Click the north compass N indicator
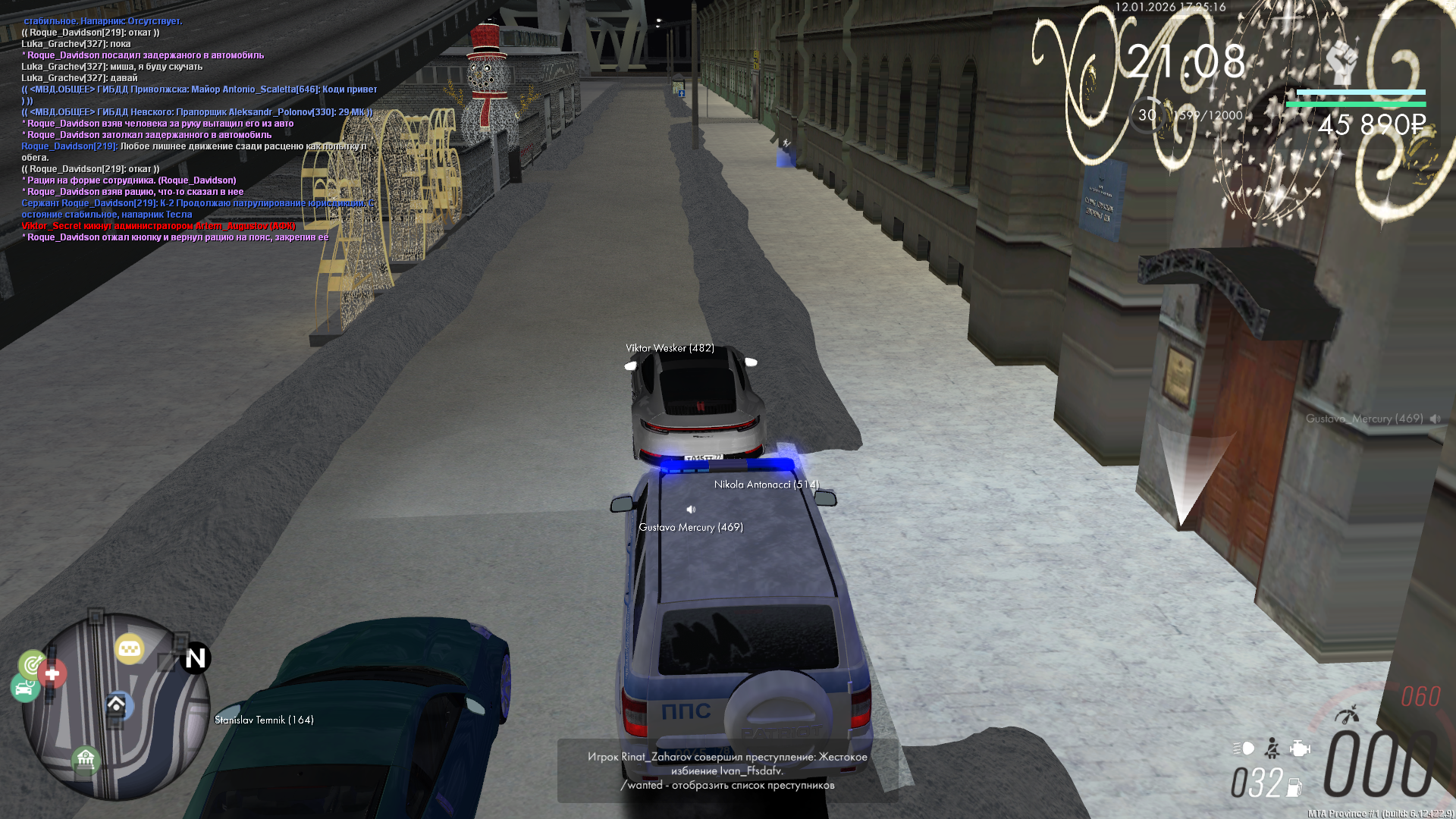 pyautogui.click(x=195, y=658)
